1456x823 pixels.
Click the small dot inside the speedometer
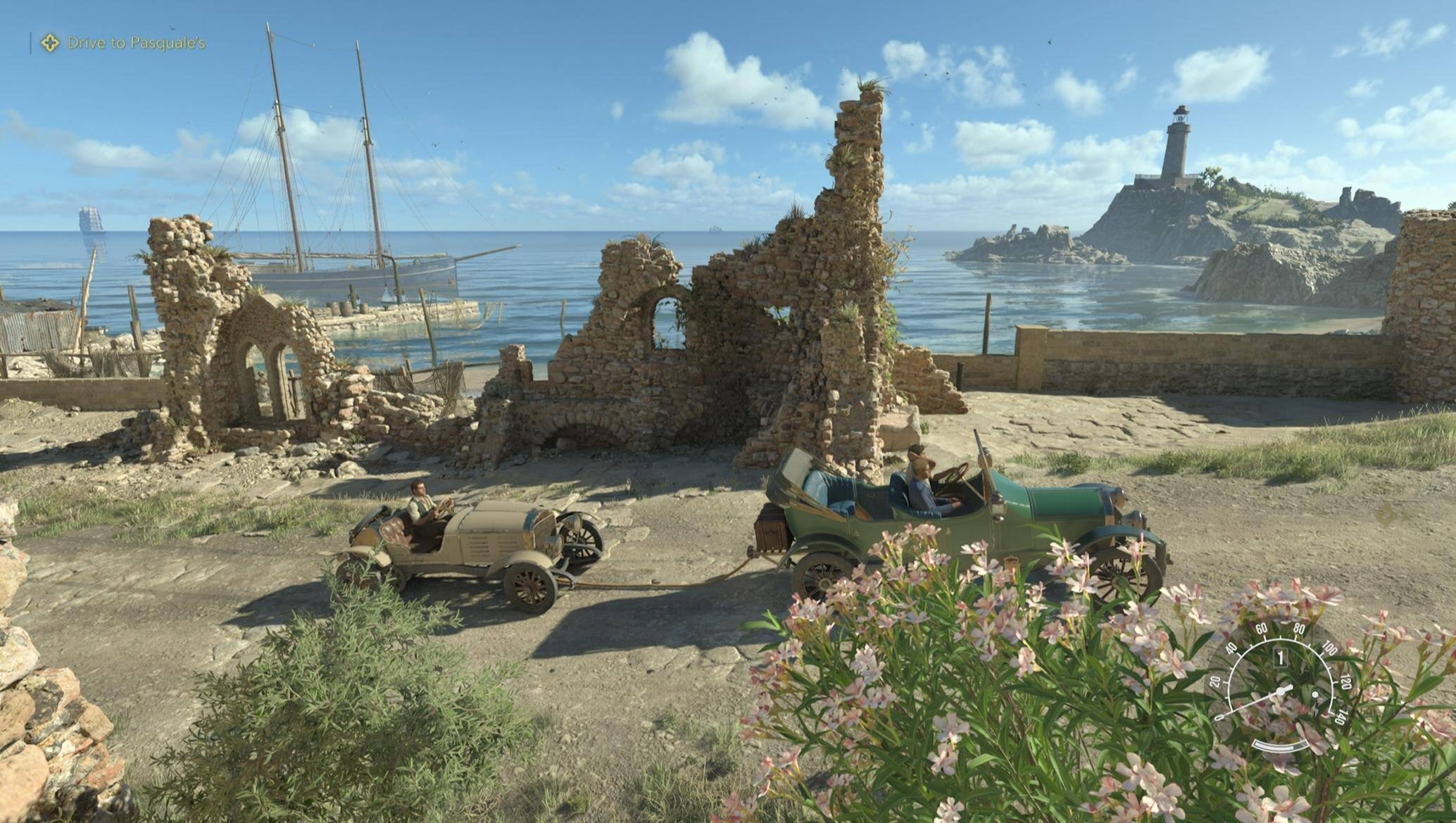click(1314, 695)
